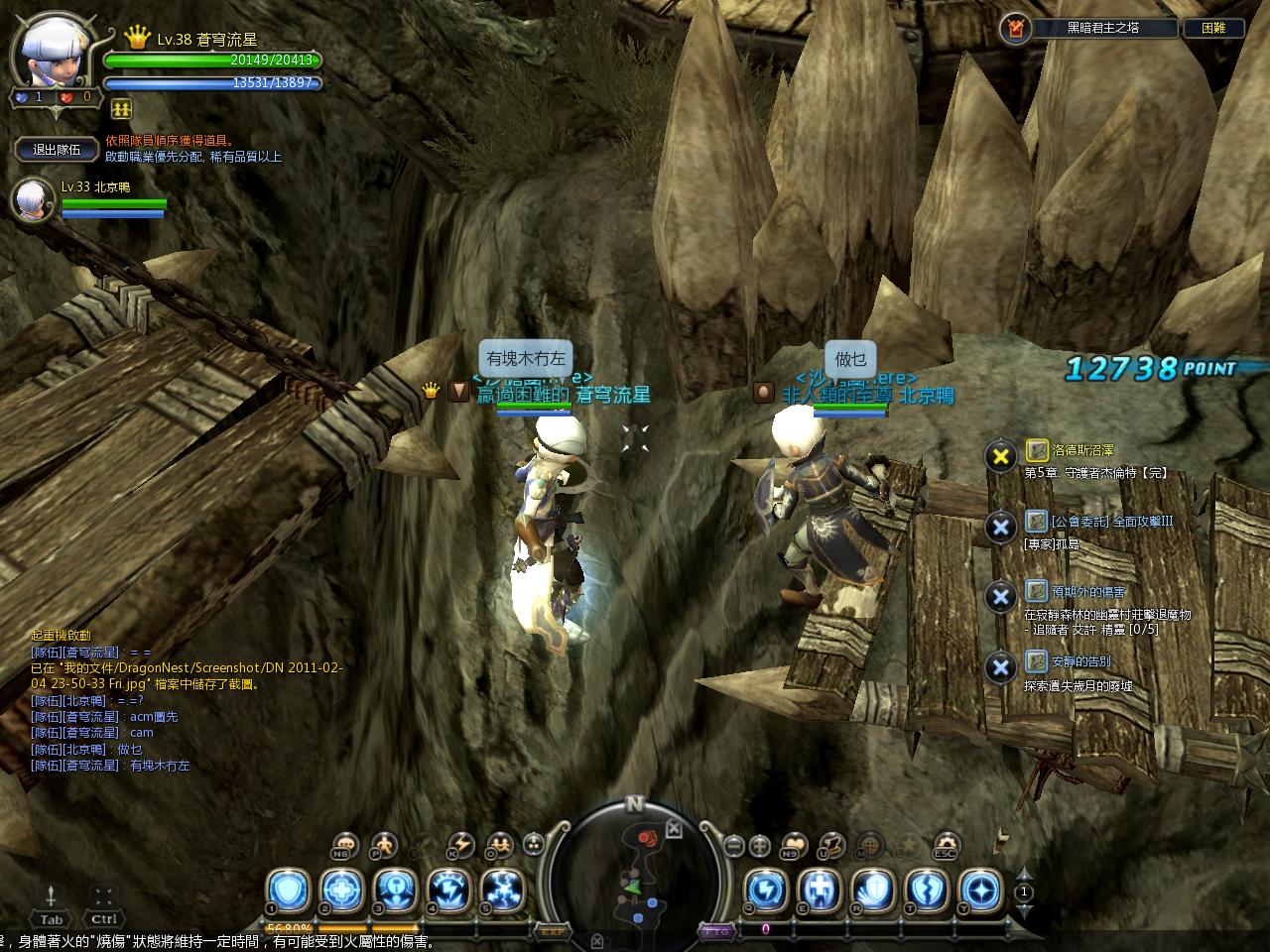Select party member 北京鴨 portrait
1270x952 pixels.
click(x=33, y=200)
